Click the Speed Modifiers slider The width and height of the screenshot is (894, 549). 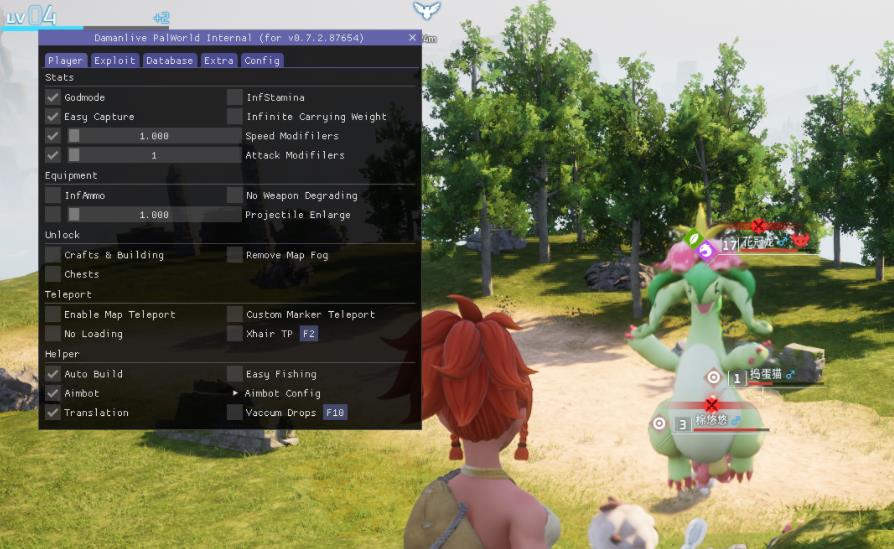pyautogui.click(x=153, y=136)
